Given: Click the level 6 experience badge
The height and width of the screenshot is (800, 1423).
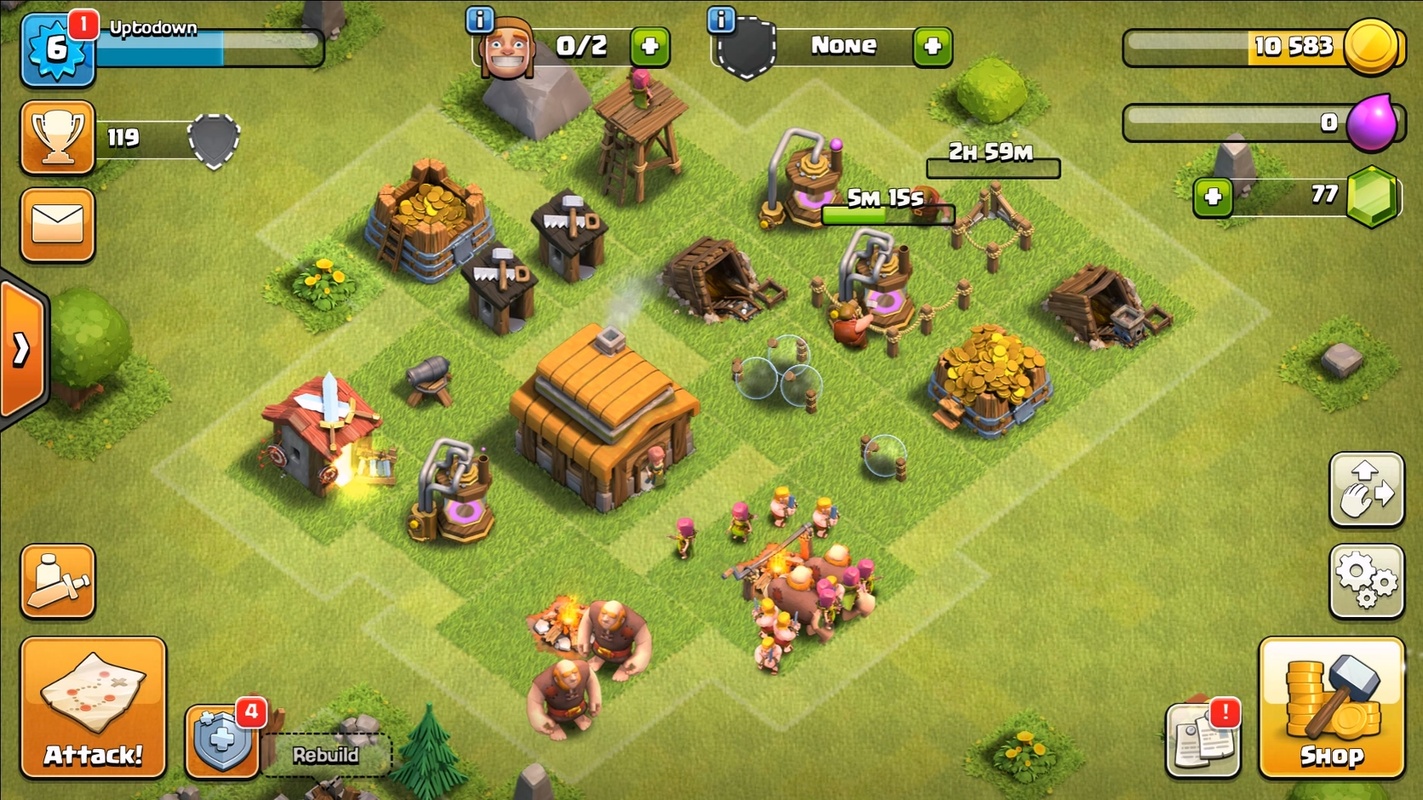Looking at the screenshot, I should pyautogui.click(x=57, y=49).
